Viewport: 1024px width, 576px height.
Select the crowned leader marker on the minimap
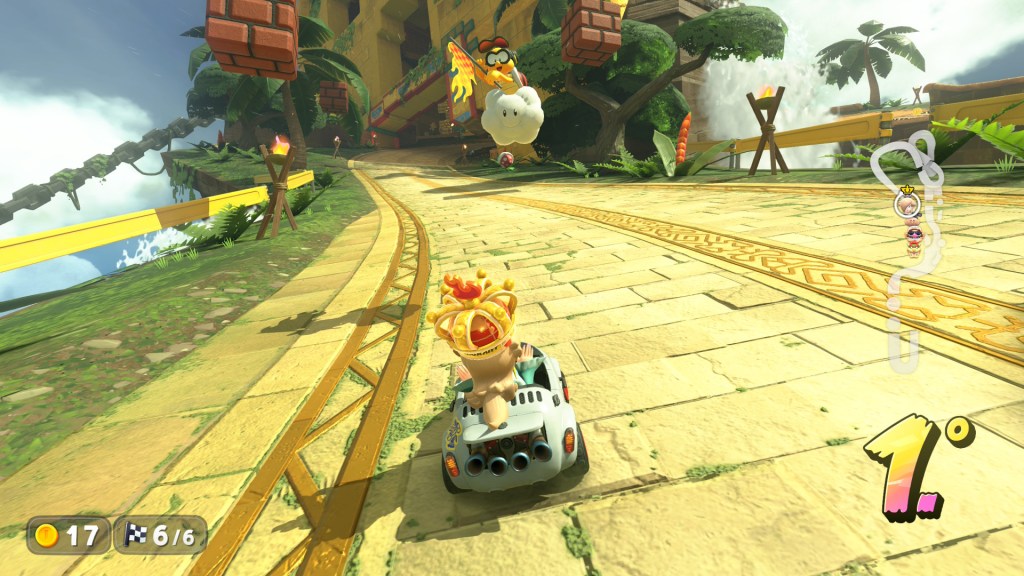906,202
